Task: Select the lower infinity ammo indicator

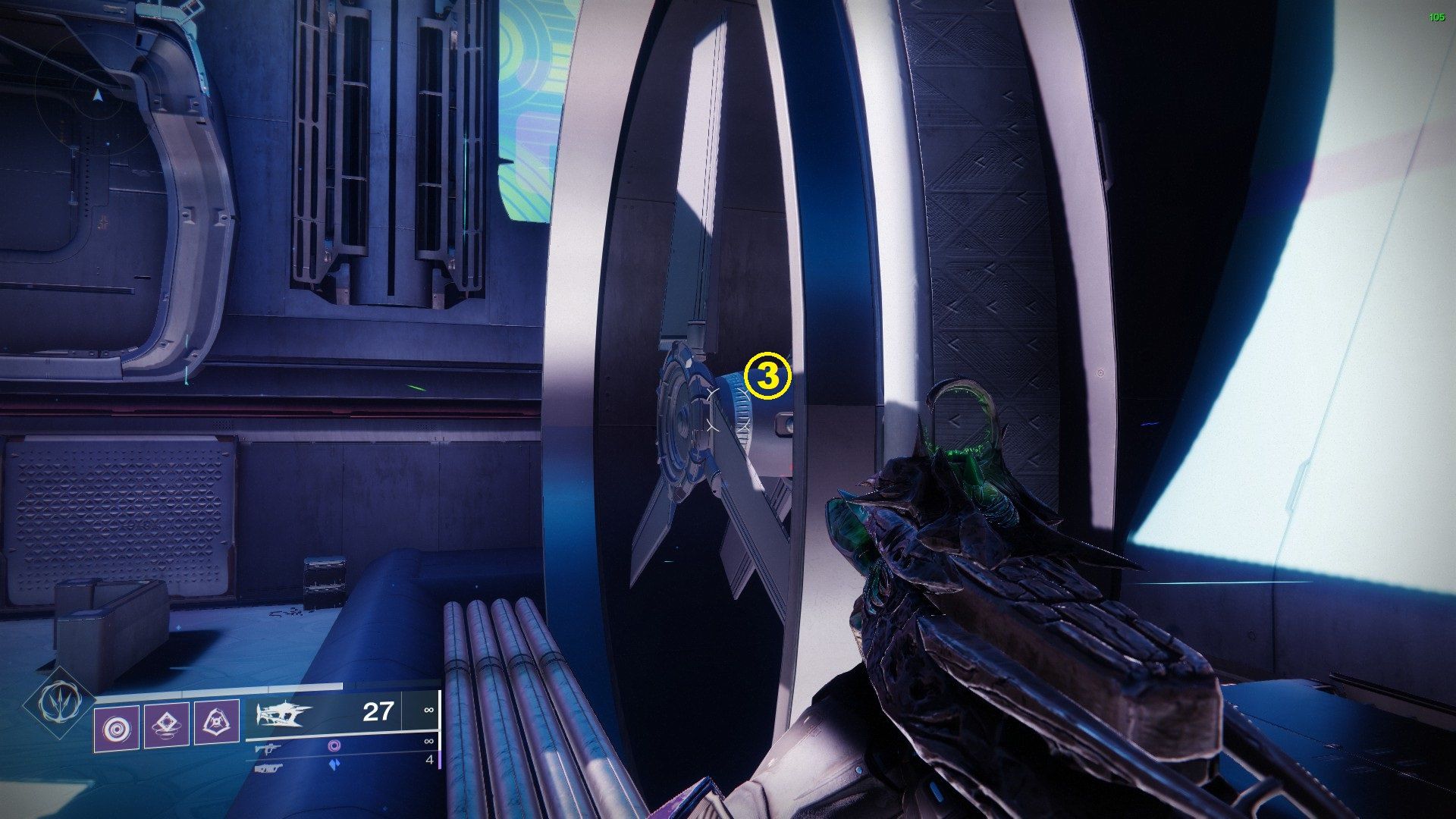Action: pyautogui.click(x=428, y=742)
